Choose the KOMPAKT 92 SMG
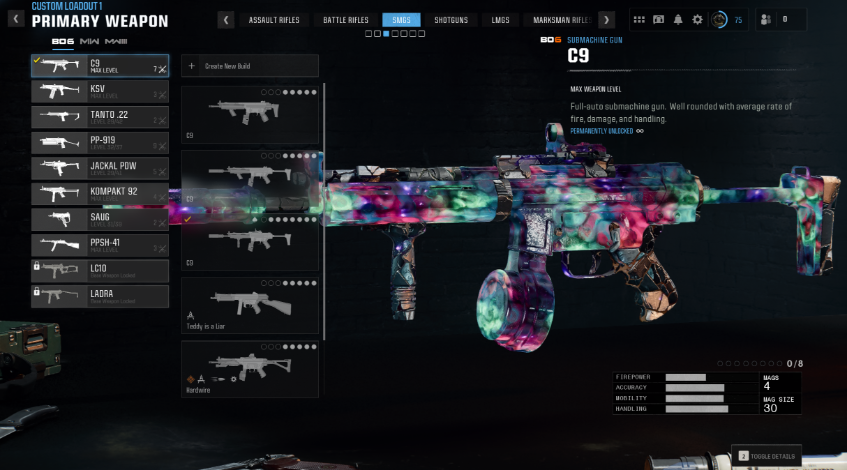The image size is (847, 470). (100, 193)
